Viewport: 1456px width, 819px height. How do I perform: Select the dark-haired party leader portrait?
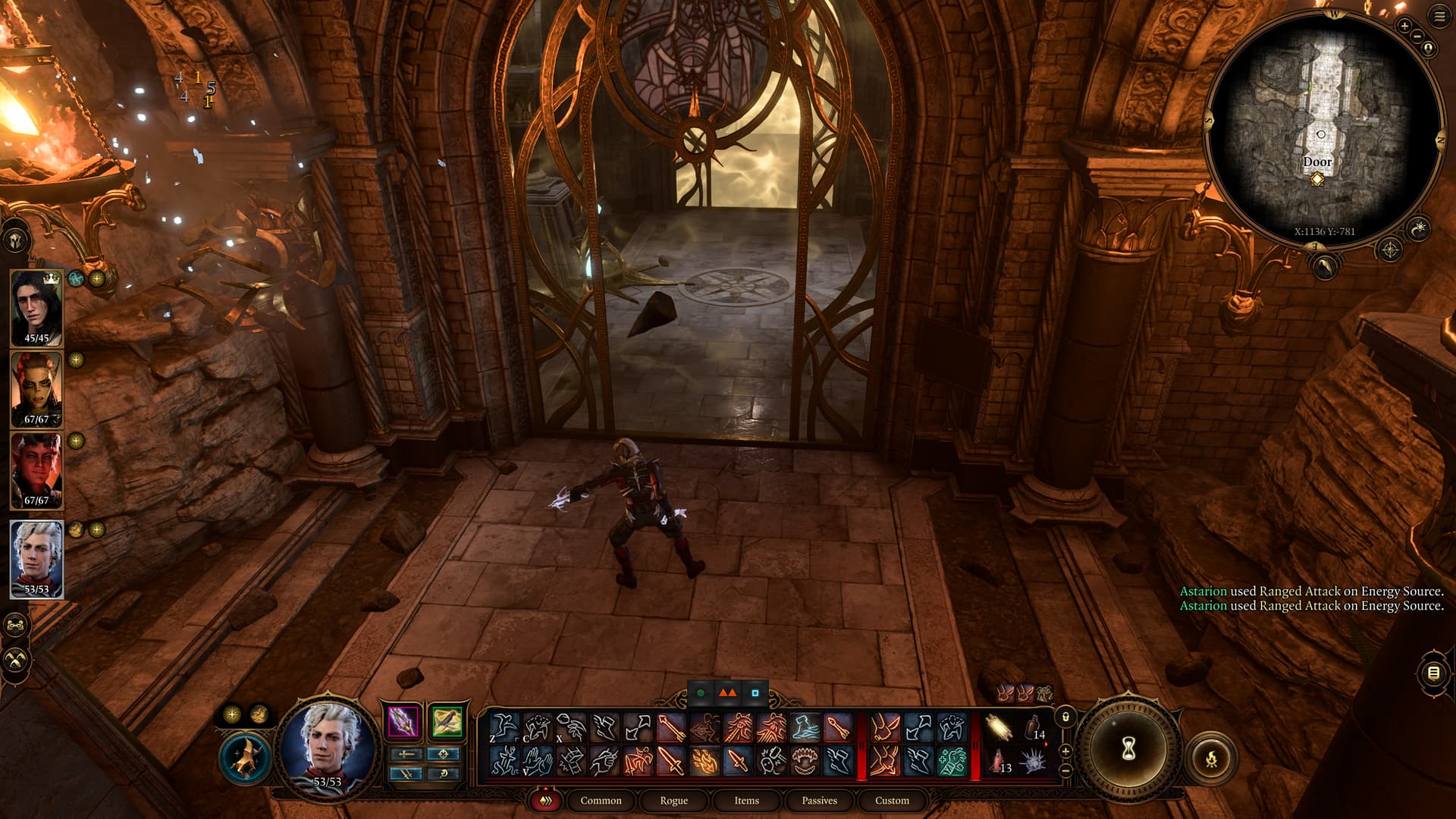coord(36,308)
